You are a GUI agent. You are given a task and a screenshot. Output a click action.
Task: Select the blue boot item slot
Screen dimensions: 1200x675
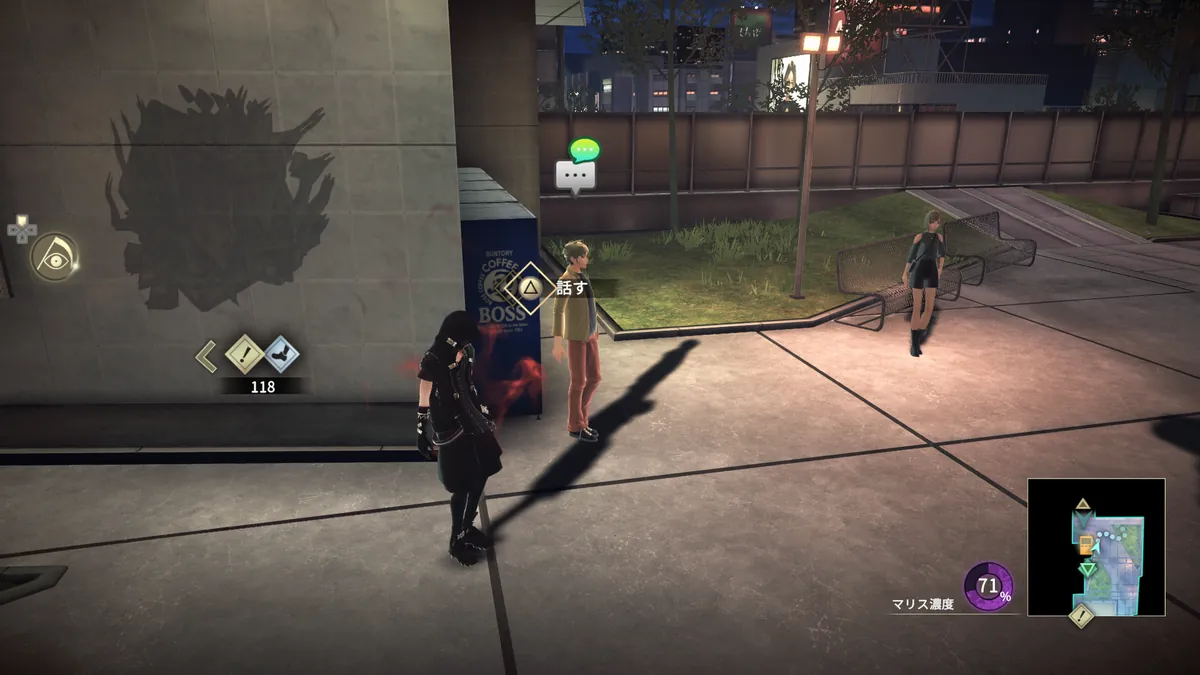[x=281, y=354]
